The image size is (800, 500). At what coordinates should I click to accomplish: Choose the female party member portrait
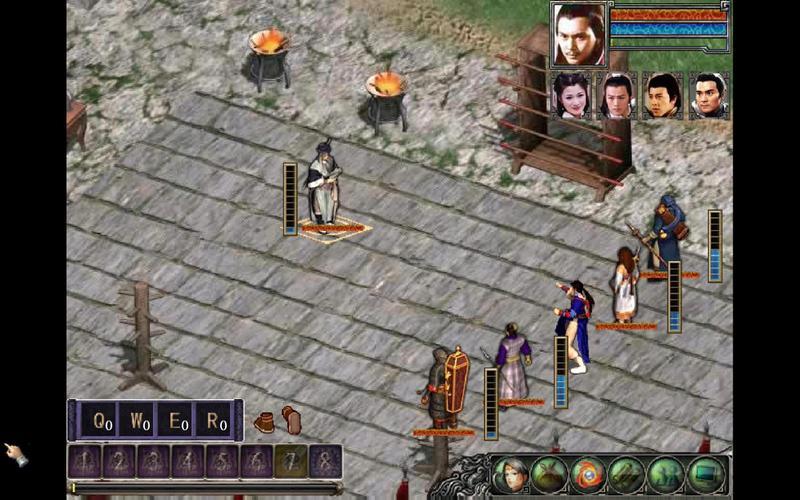click(x=573, y=96)
